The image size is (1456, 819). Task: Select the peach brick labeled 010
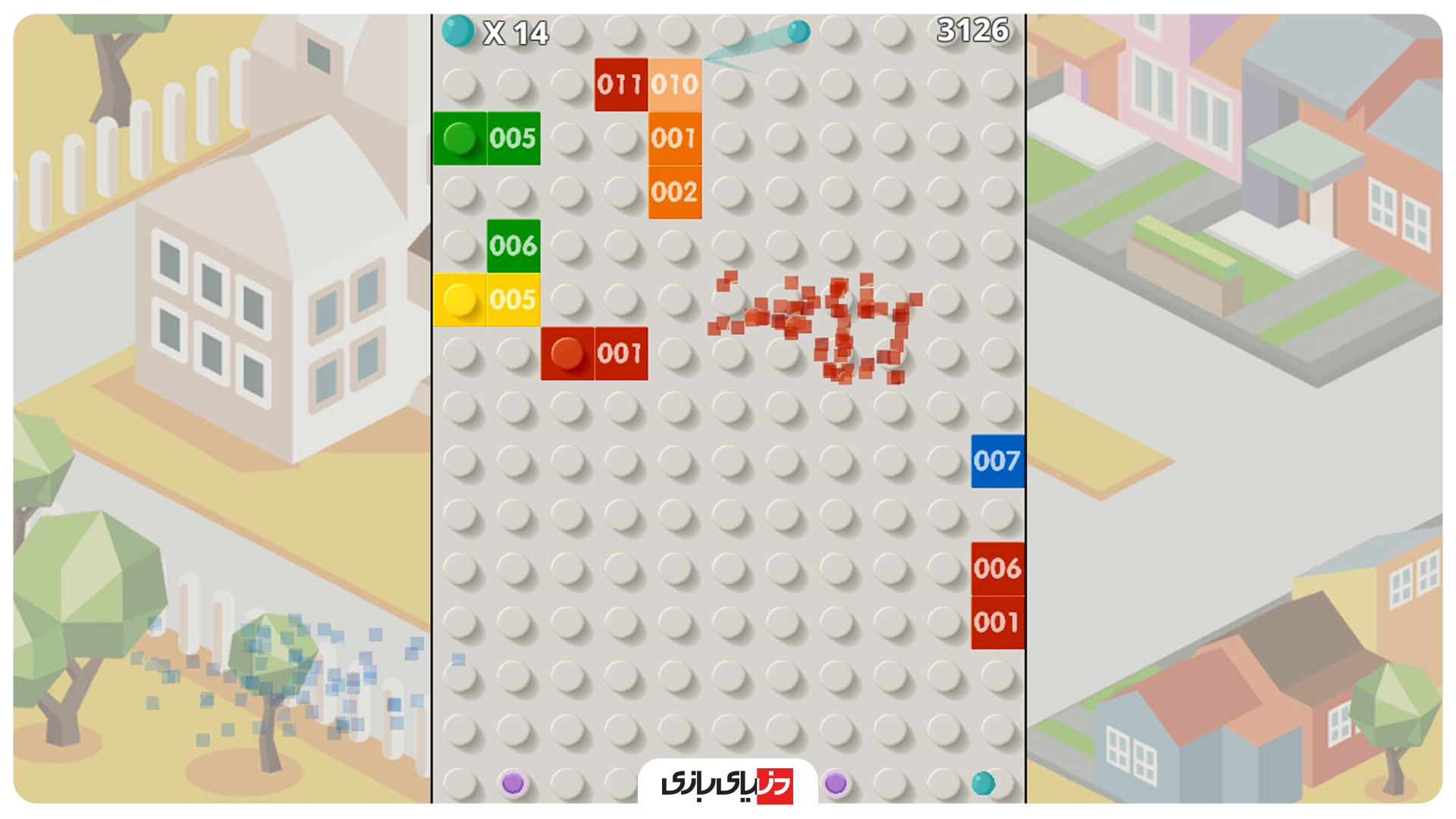[673, 83]
